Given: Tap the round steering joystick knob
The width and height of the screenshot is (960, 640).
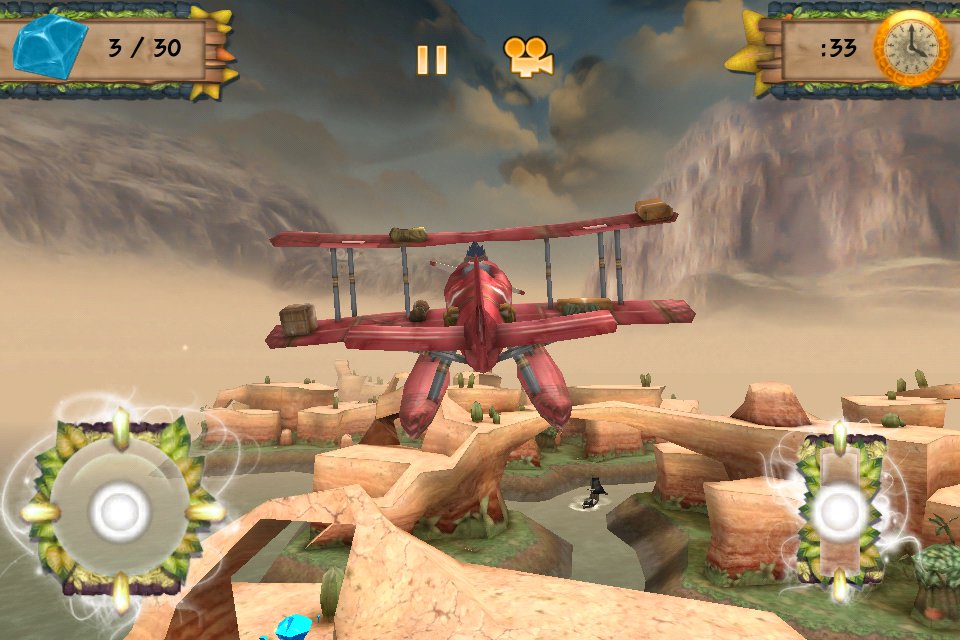Looking at the screenshot, I should pos(120,512).
